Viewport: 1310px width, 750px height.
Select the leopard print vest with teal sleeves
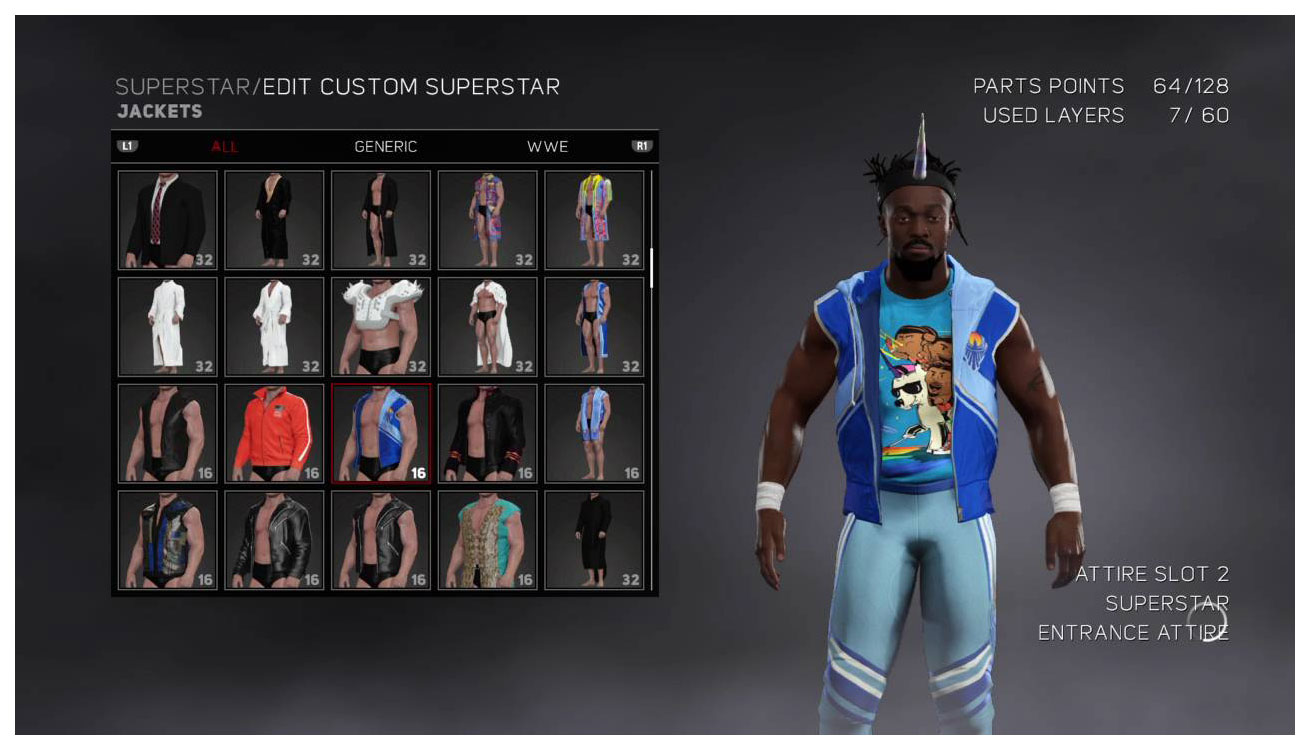[x=487, y=540]
